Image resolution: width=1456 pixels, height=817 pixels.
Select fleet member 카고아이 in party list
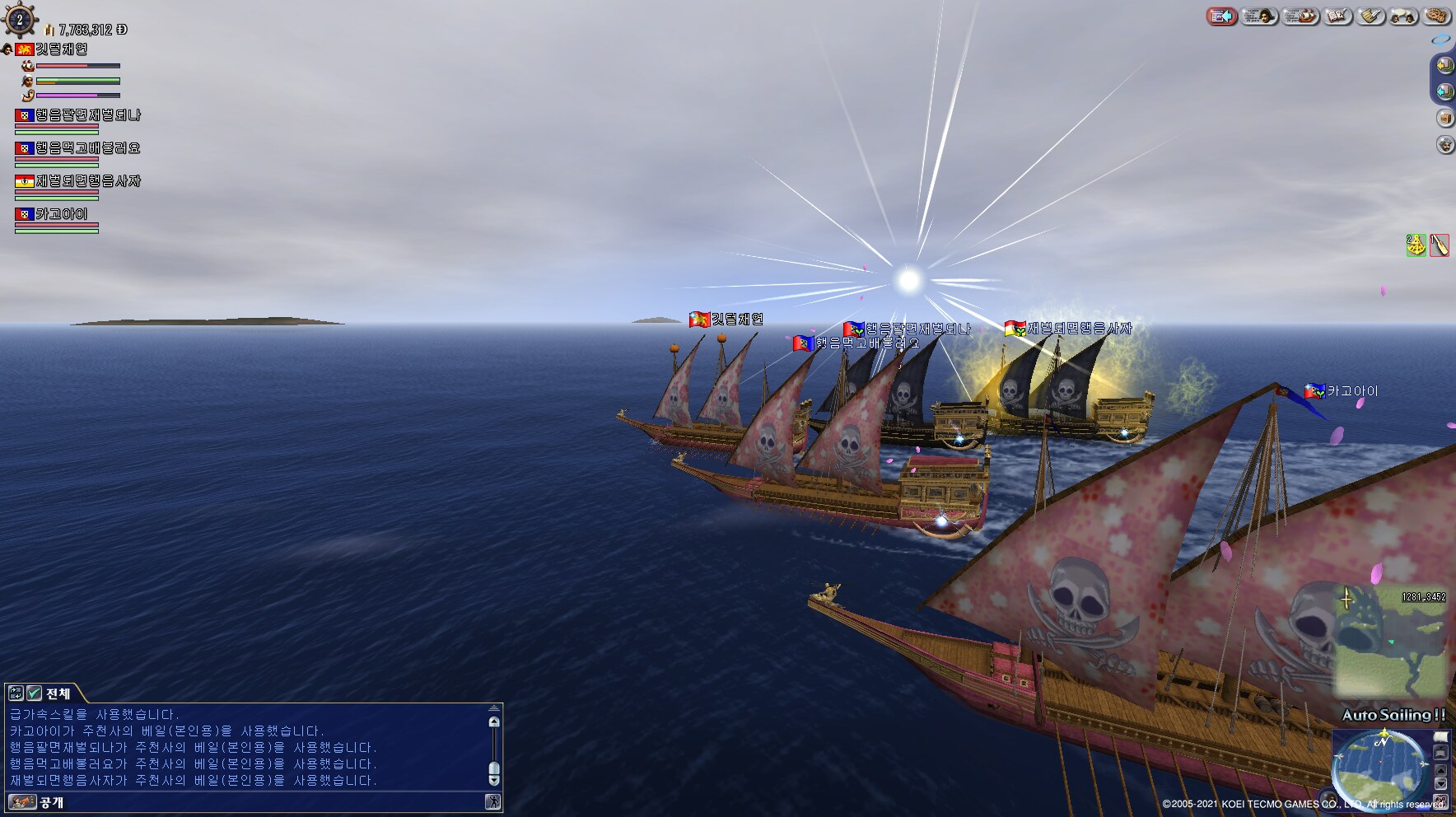(61, 214)
